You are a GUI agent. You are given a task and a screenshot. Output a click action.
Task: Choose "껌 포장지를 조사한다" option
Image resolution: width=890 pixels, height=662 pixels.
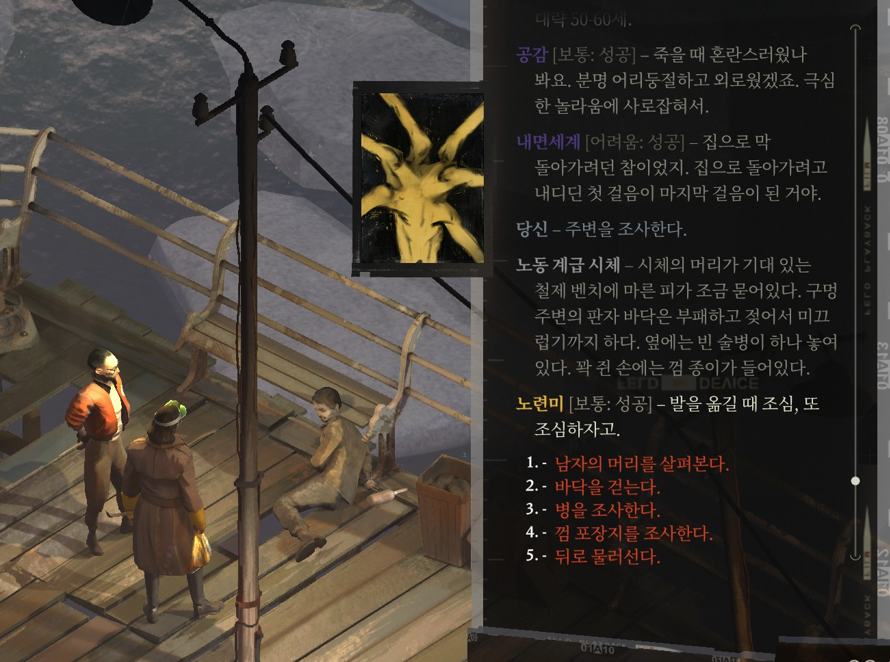633,533
